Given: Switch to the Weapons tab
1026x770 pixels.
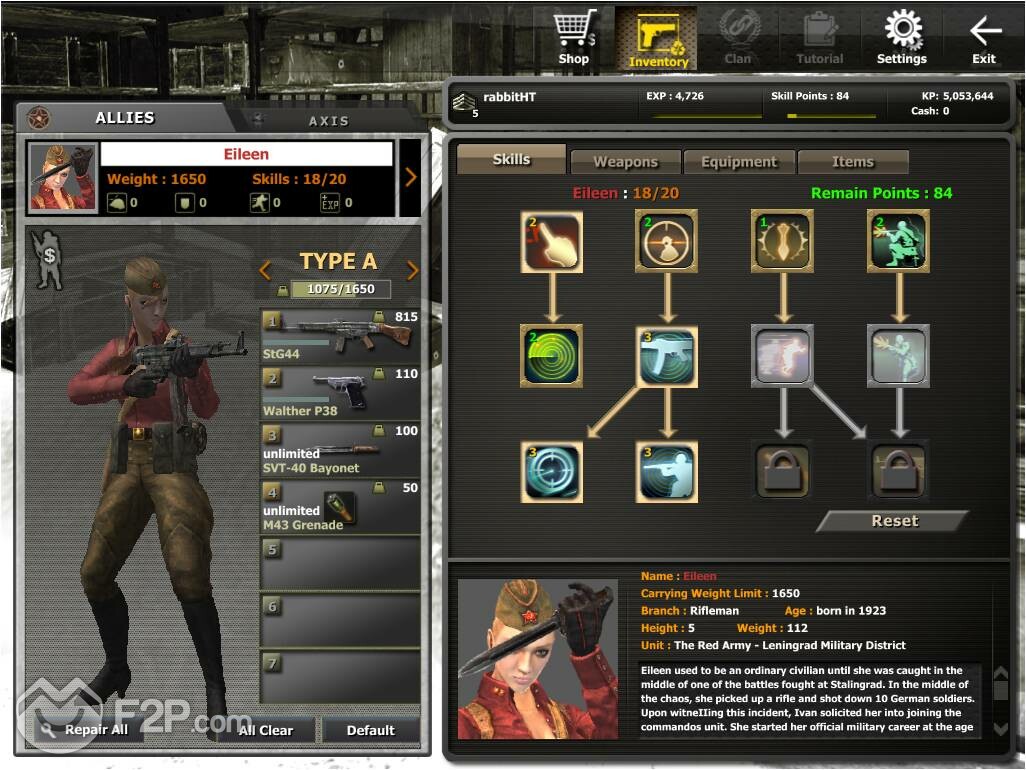Looking at the screenshot, I should pyautogui.click(x=625, y=162).
